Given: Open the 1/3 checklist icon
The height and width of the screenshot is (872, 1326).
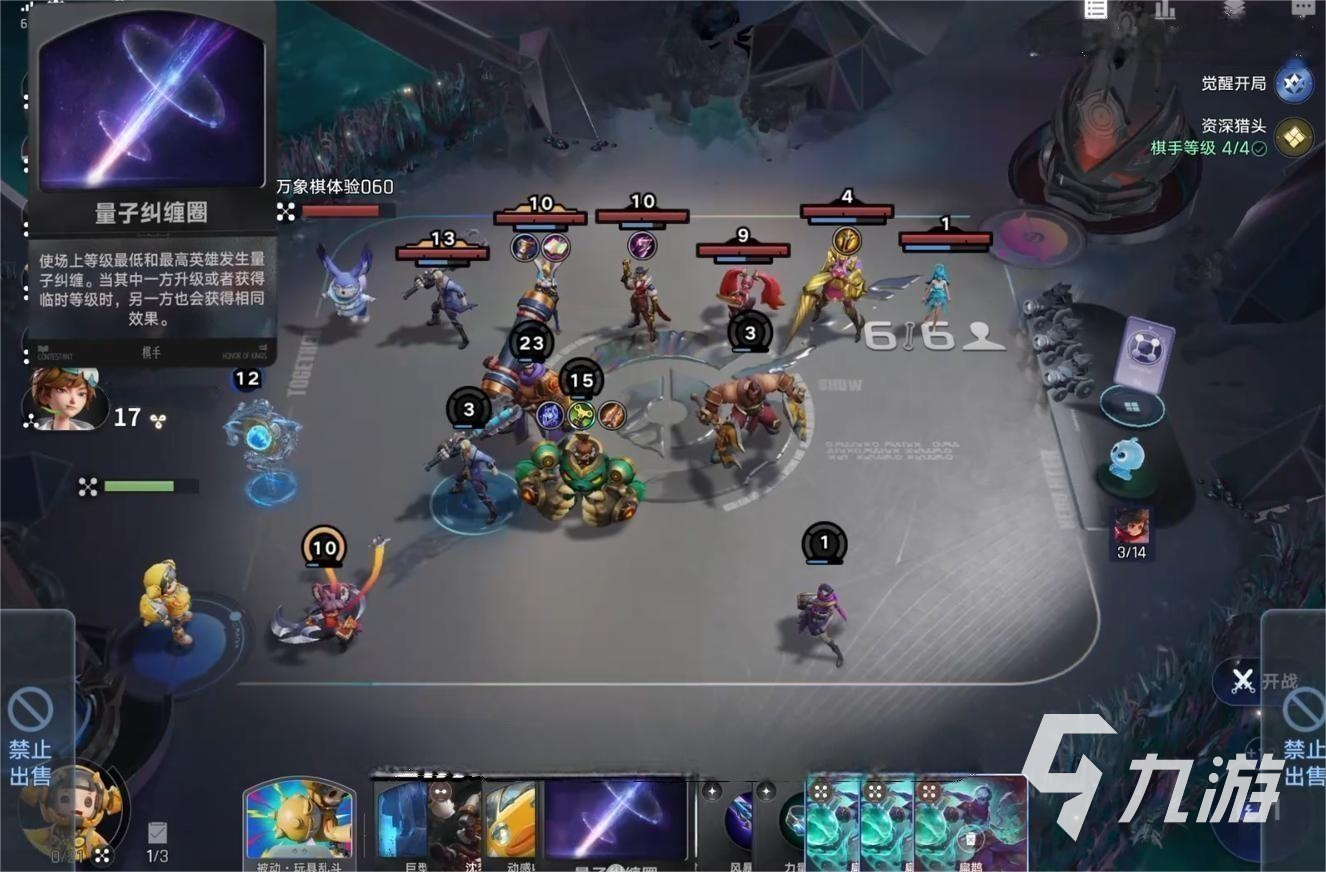Looking at the screenshot, I should (157, 836).
